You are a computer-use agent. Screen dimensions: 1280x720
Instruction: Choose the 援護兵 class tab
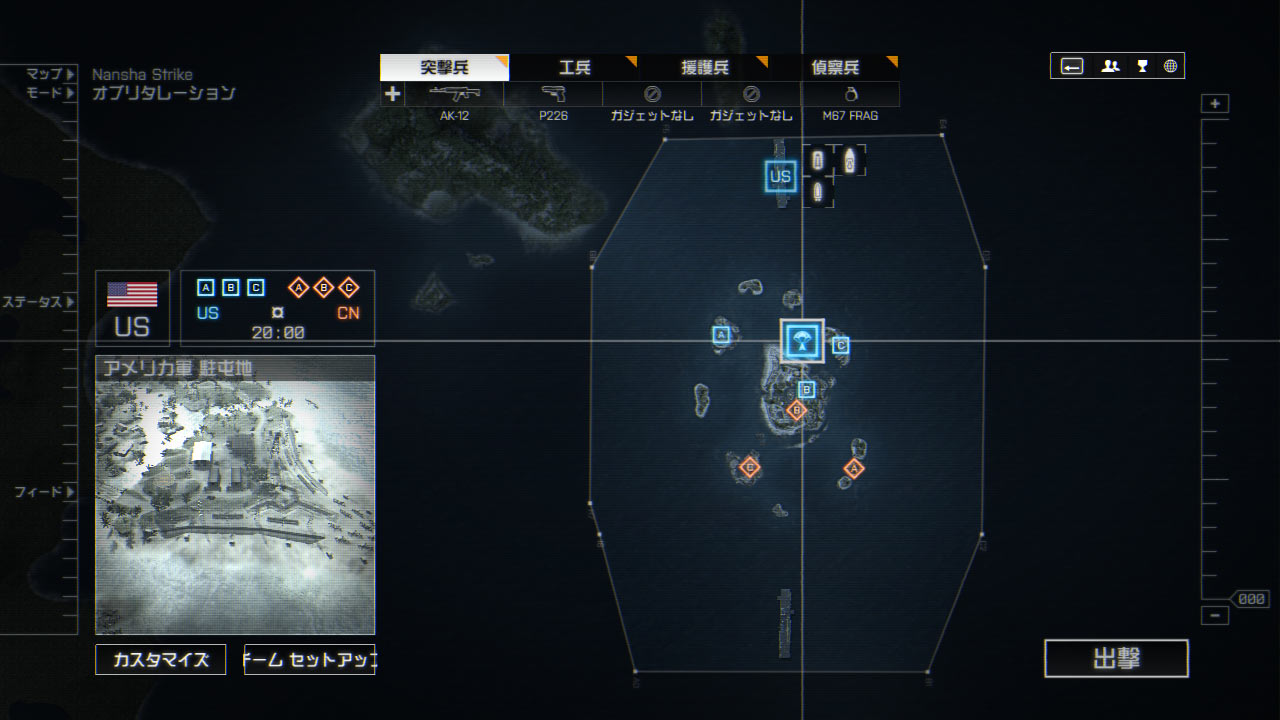point(704,68)
